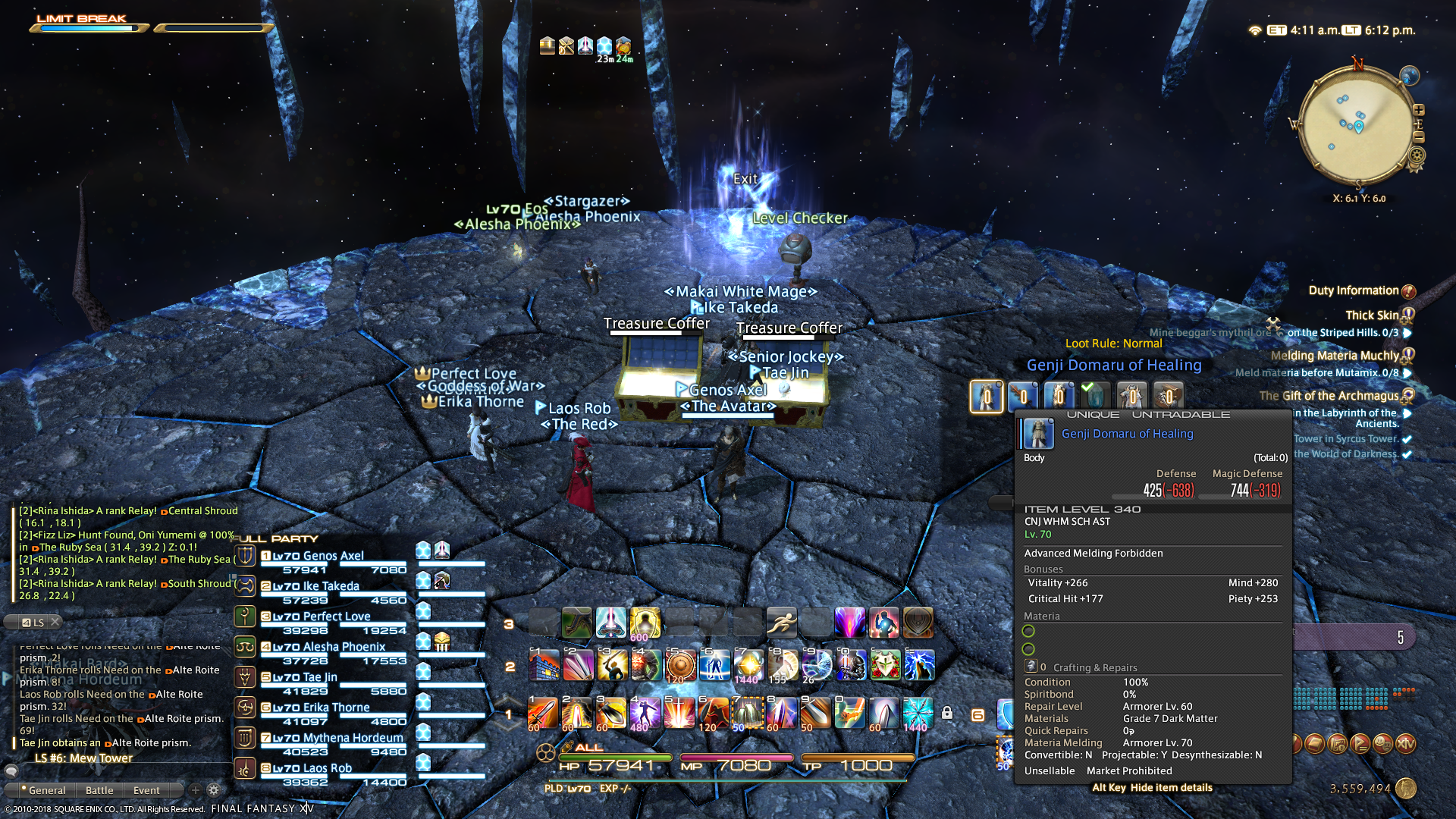1456x819 pixels.
Task: Select The Gift of the Archmagus quest
Action: click(x=1329, y=396)
